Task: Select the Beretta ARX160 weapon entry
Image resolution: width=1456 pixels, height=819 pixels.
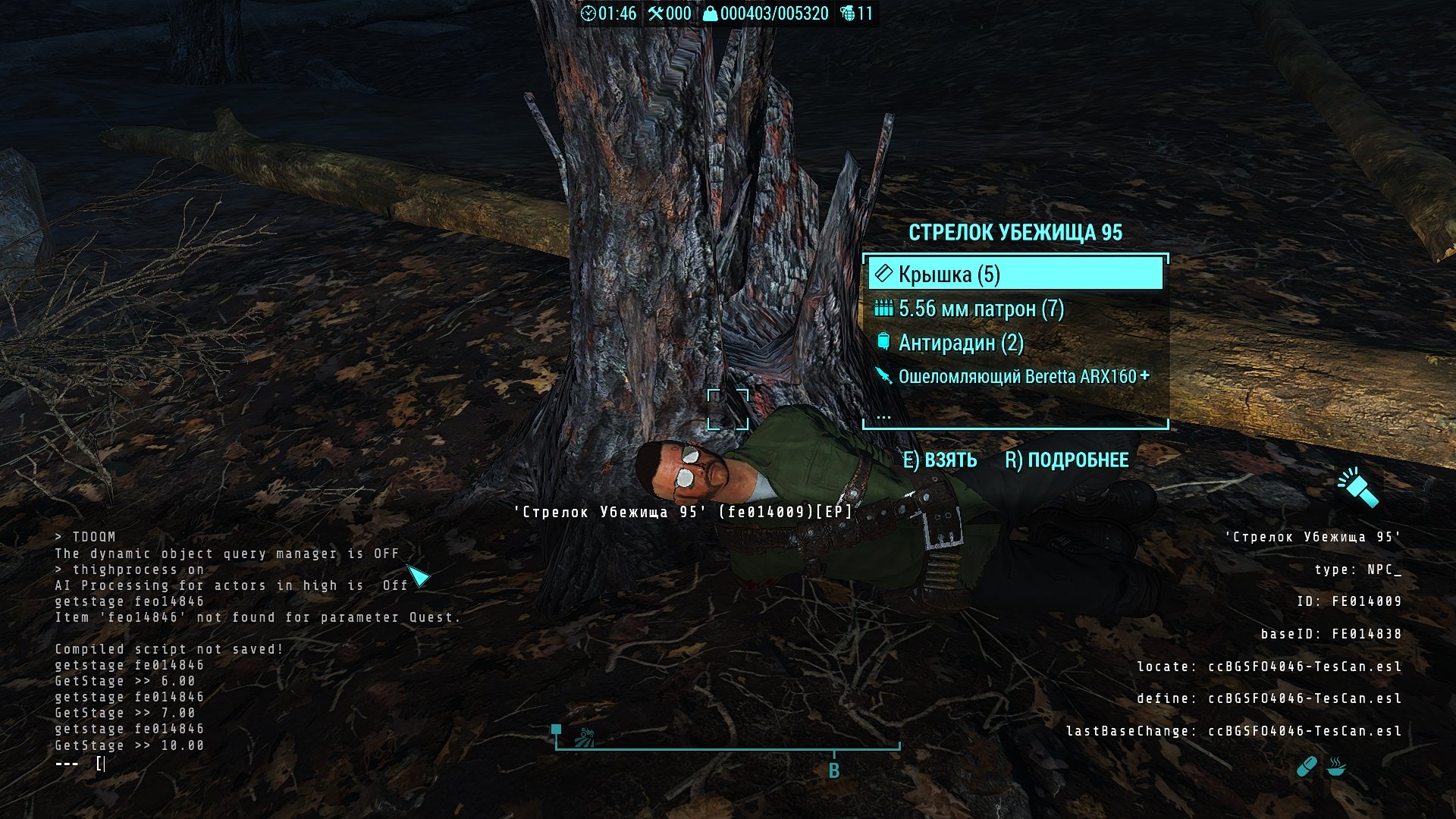Action: click(1016, 376)
